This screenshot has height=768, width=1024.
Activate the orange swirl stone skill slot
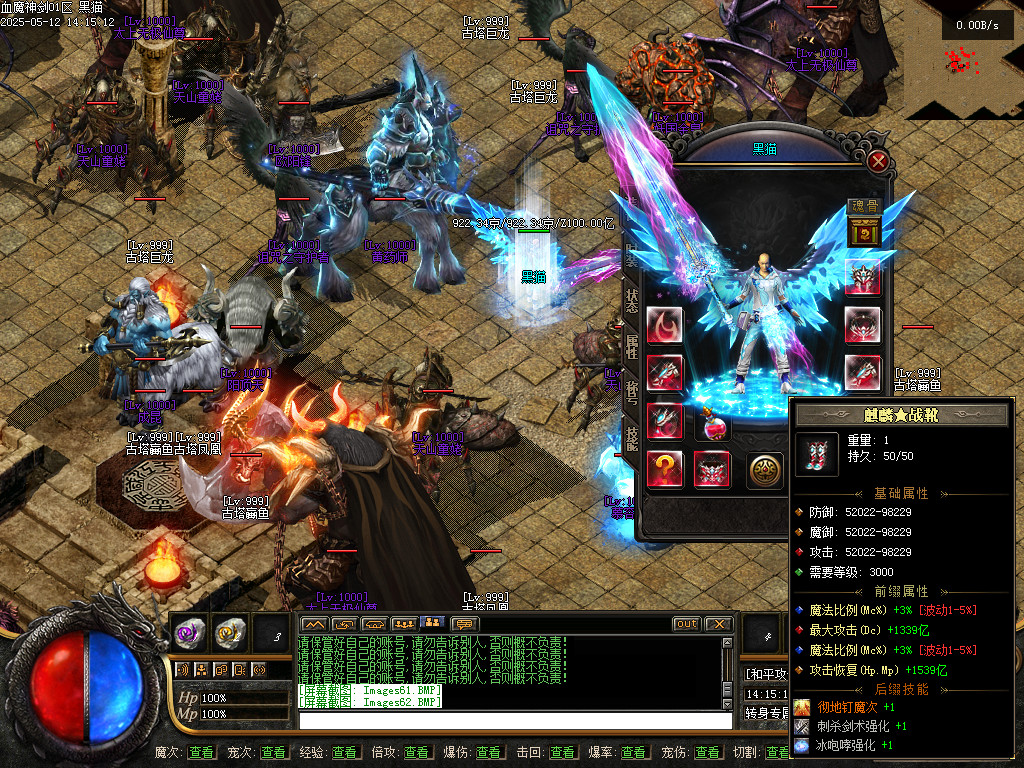(229, 631)
